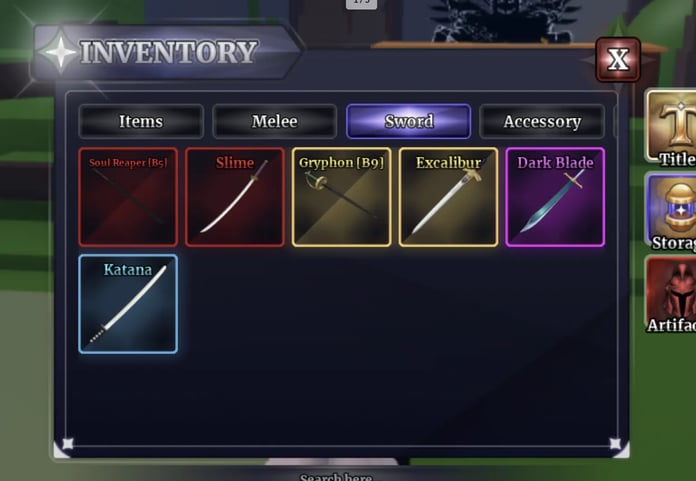The height and width of the screenshot is (481, 696).
Task: Open the Storage side menu
Action: (672, 210)
